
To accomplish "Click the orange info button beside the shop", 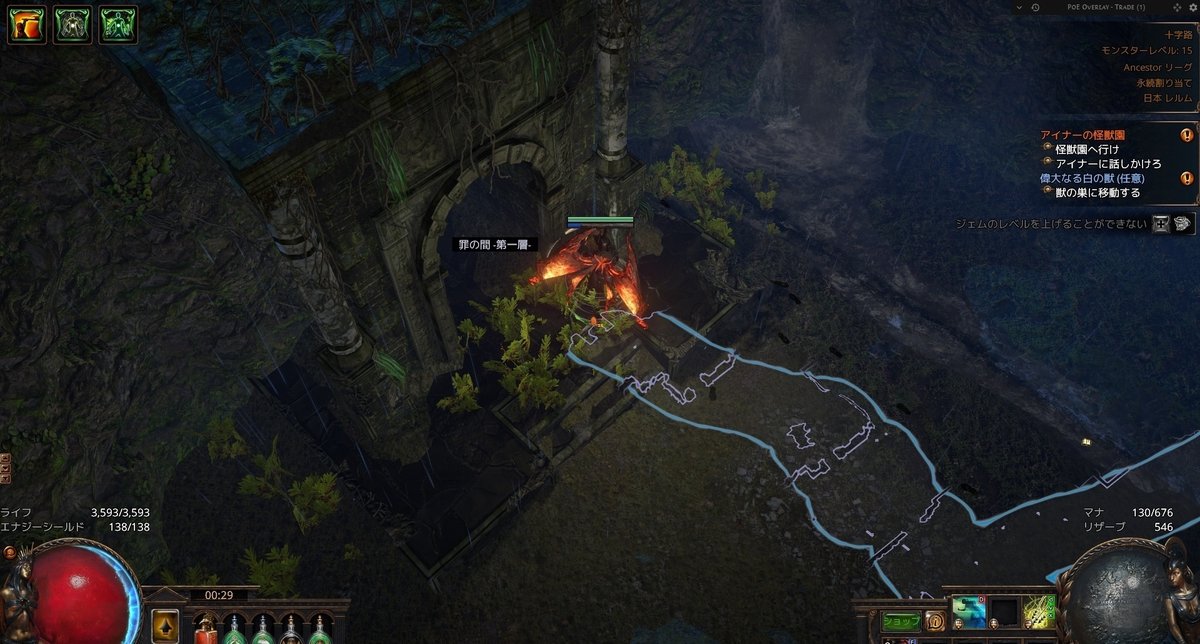I will [935, 620].
